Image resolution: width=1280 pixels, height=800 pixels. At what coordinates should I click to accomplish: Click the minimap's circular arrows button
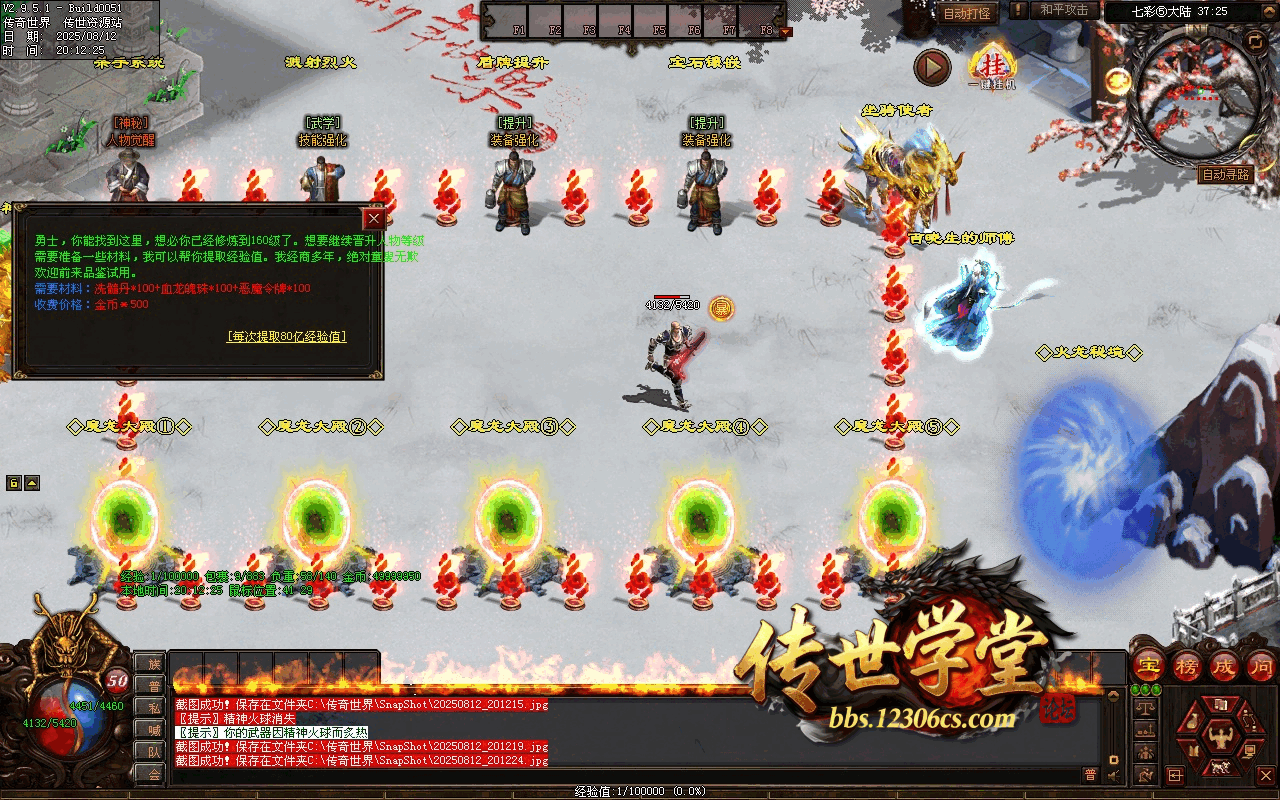(1255, 41)
